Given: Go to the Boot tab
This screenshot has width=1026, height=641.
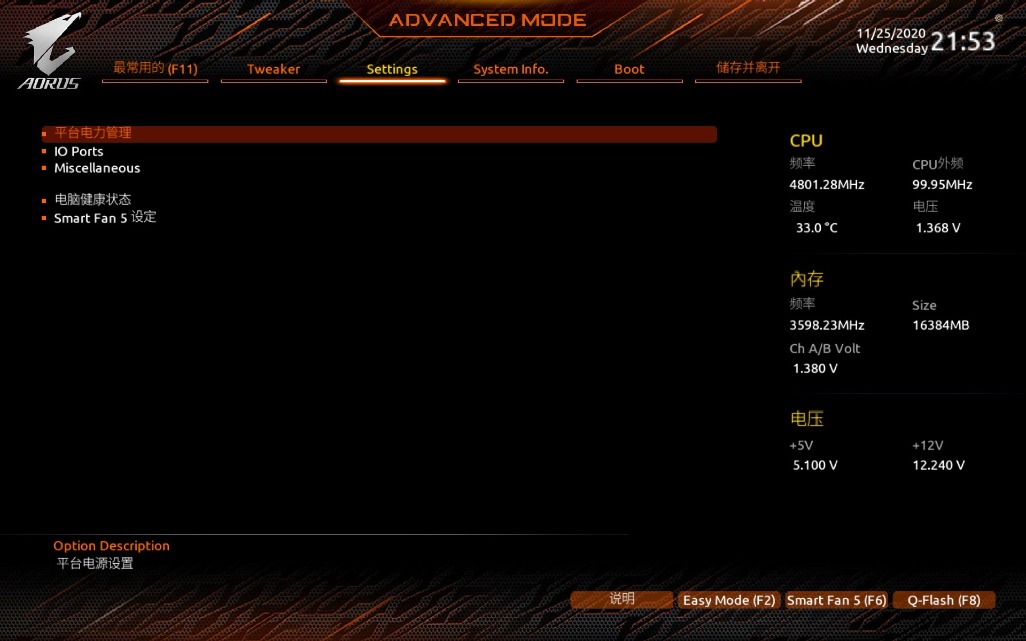Looking at the screenshot, I should (629, 69).
